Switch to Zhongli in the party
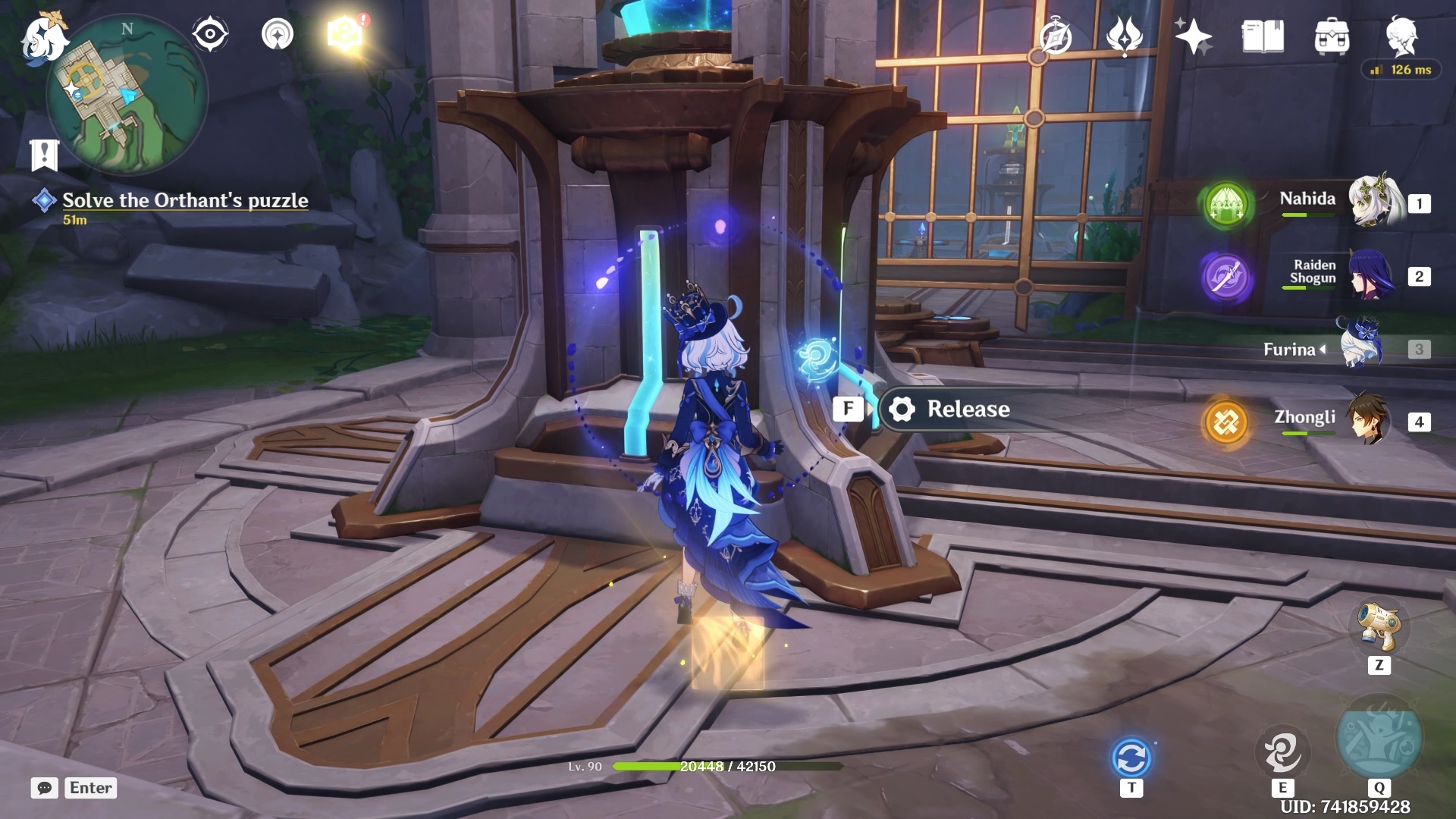Viewport: 1456px width, 819px height. point(1368,419)
